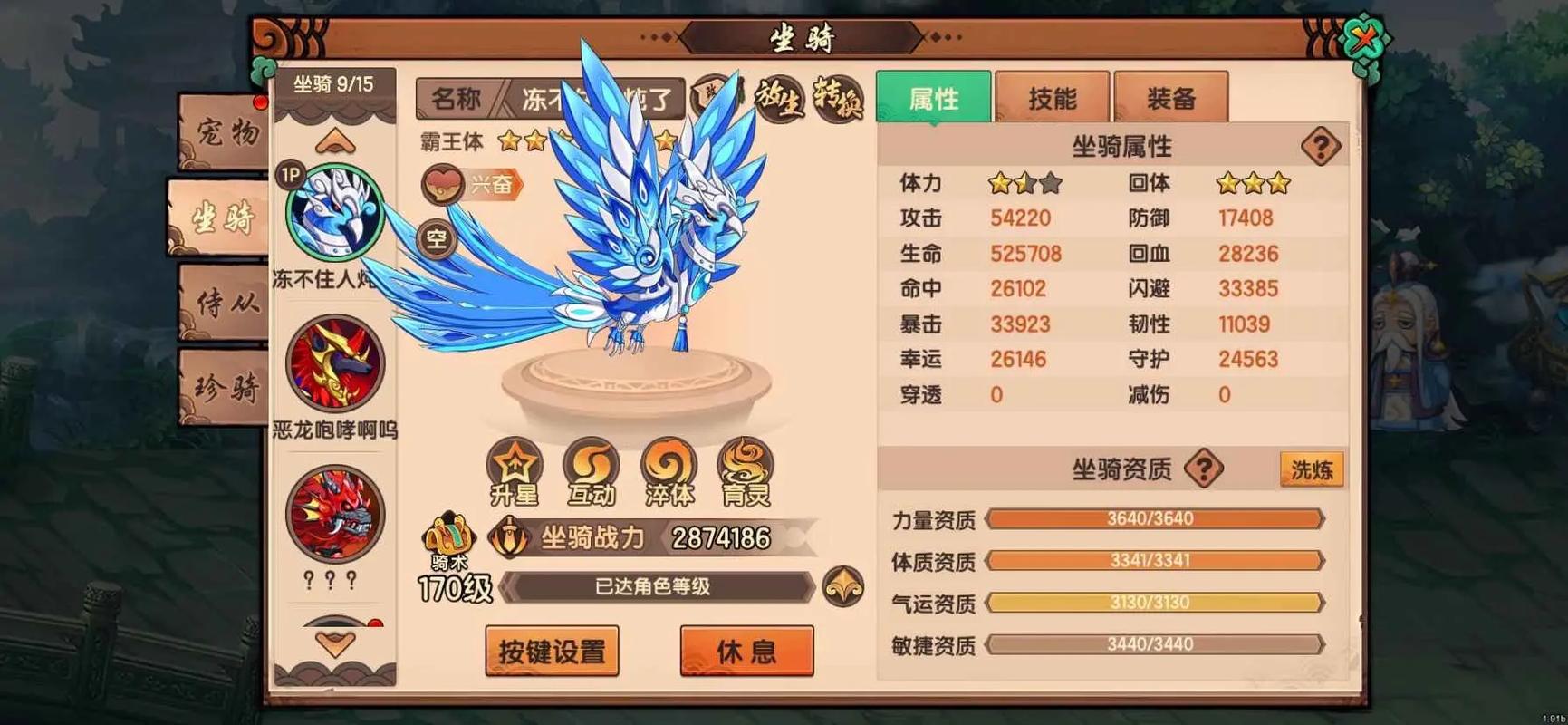
Task: Switch to the 技能 skills tab
Action: pos(1053,95)
